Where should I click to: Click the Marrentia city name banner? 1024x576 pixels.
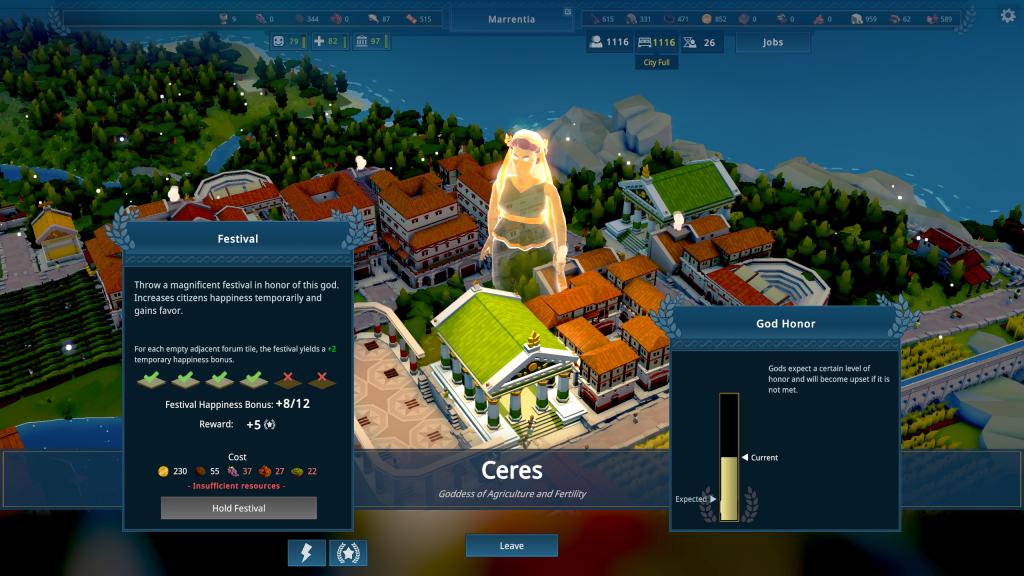click(x=511, y=19)
